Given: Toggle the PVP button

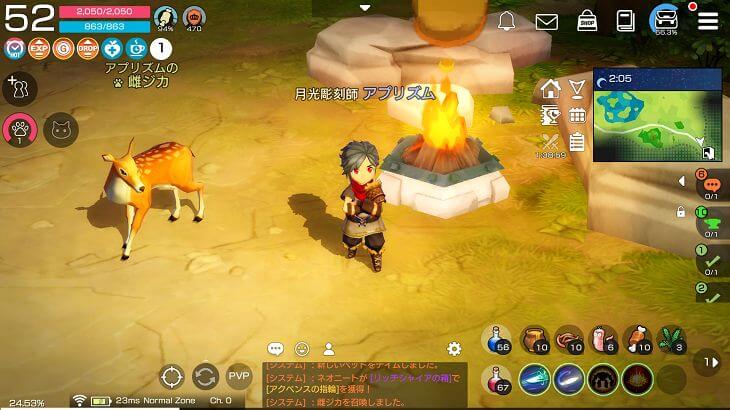Looking at the screenshot, I should pos(239,377).
